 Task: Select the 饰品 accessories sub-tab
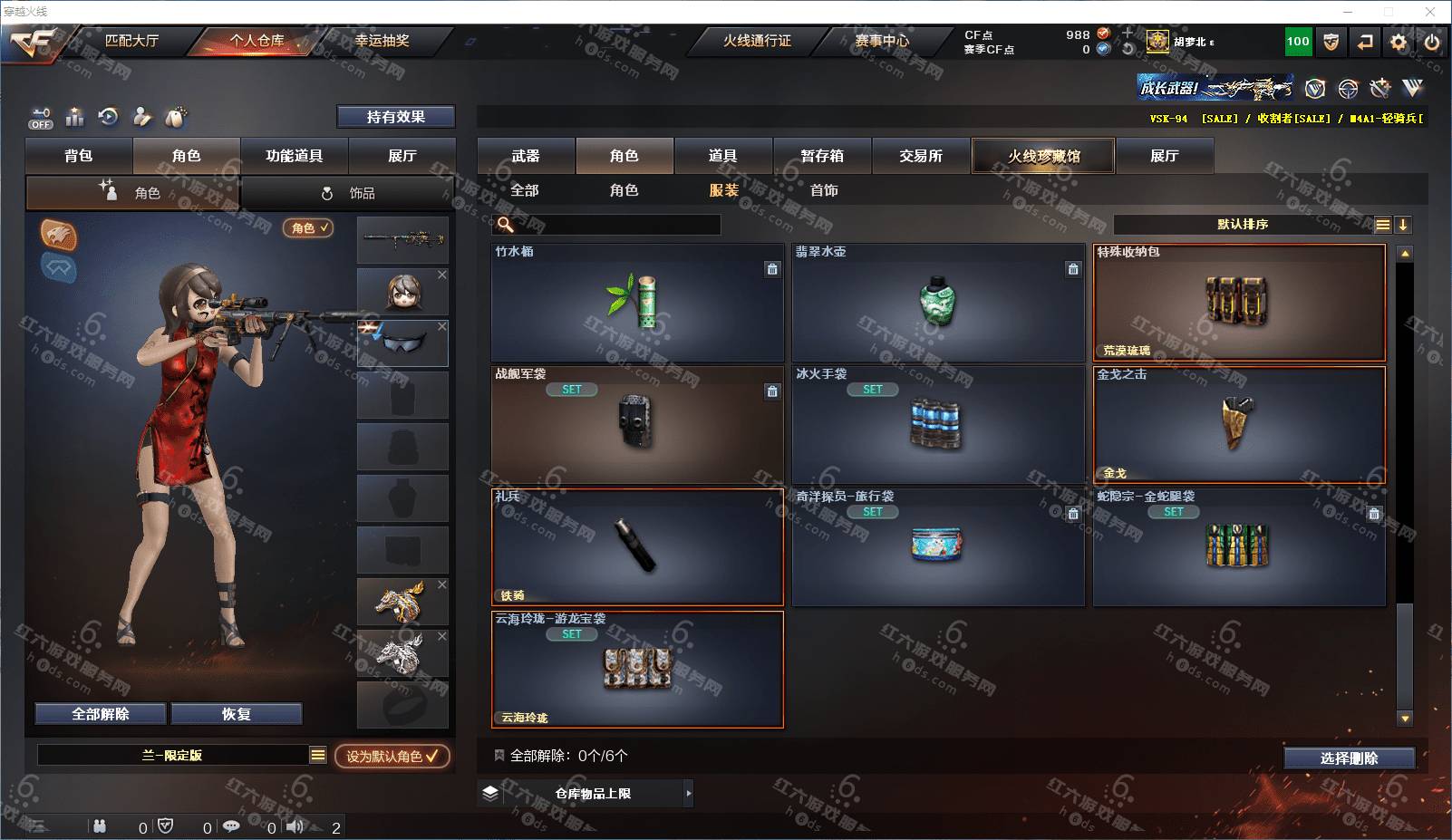(x=349, y=193)
